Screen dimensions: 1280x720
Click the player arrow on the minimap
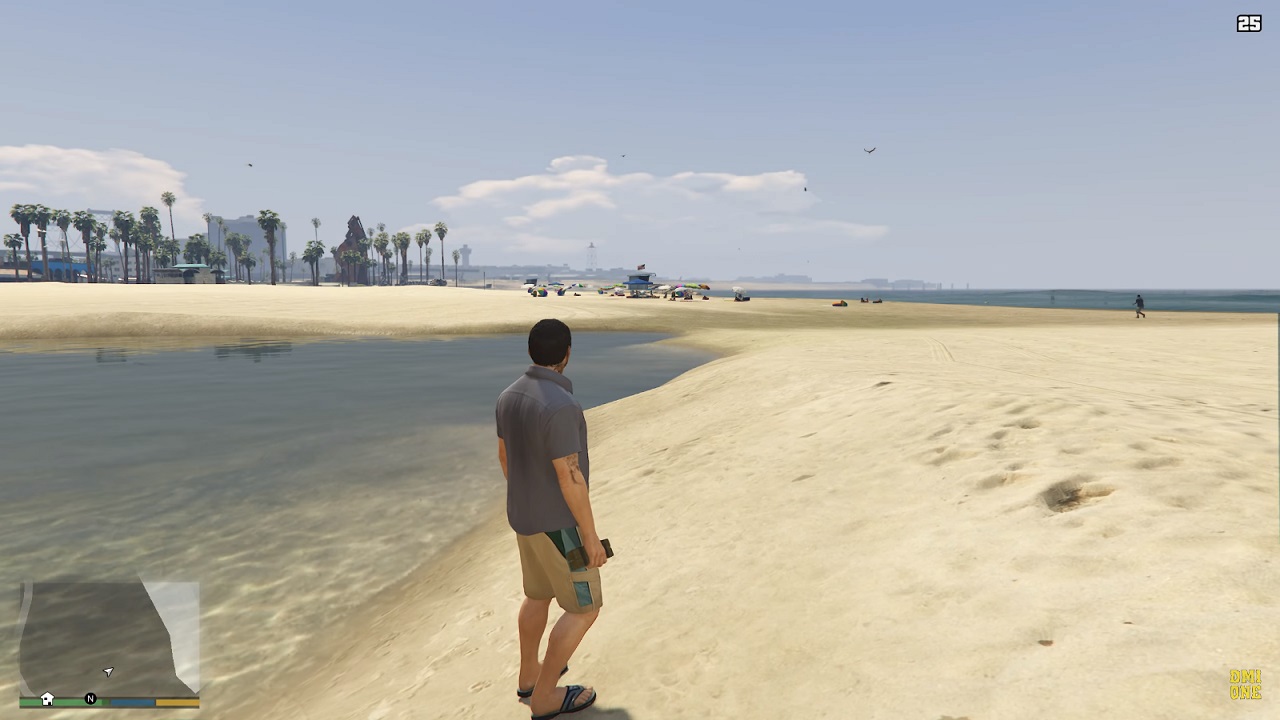pos(108,671)
